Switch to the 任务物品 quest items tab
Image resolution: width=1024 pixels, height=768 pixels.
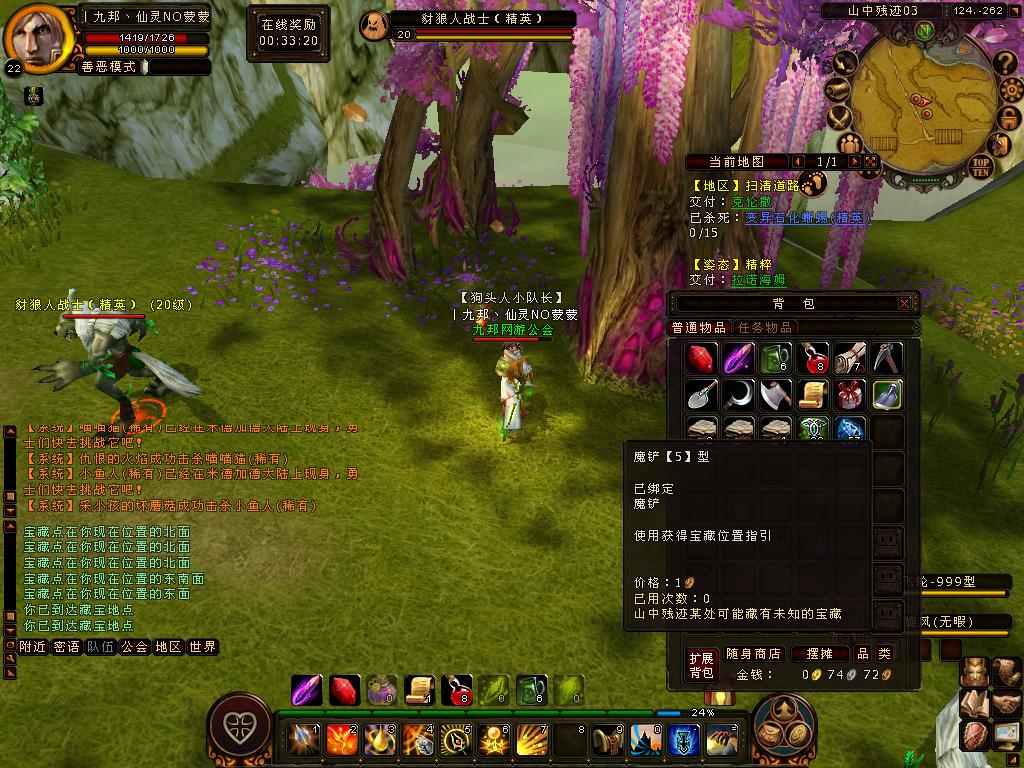(x=765, y=328)
